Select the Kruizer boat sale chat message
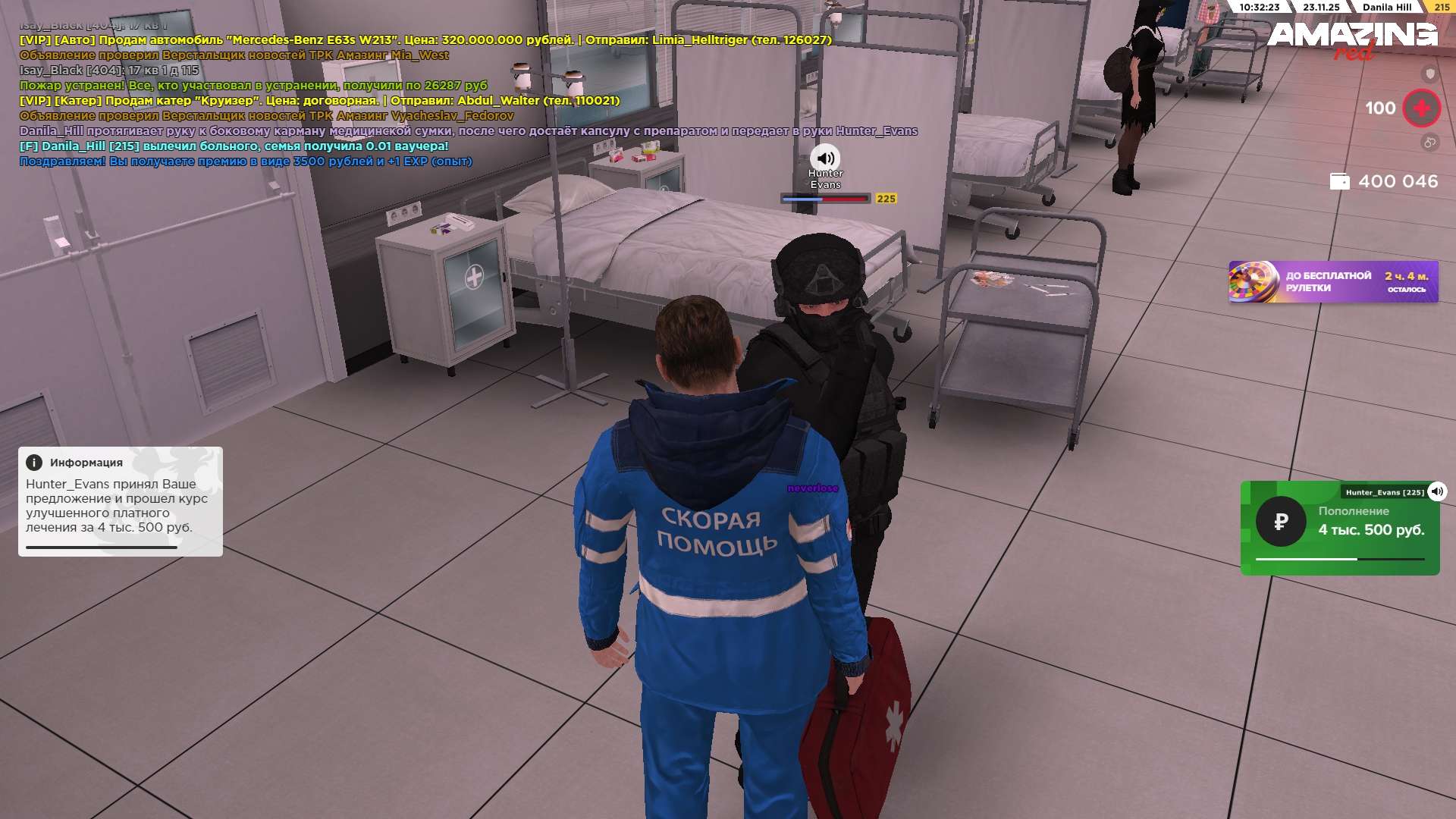 [319, 100]
